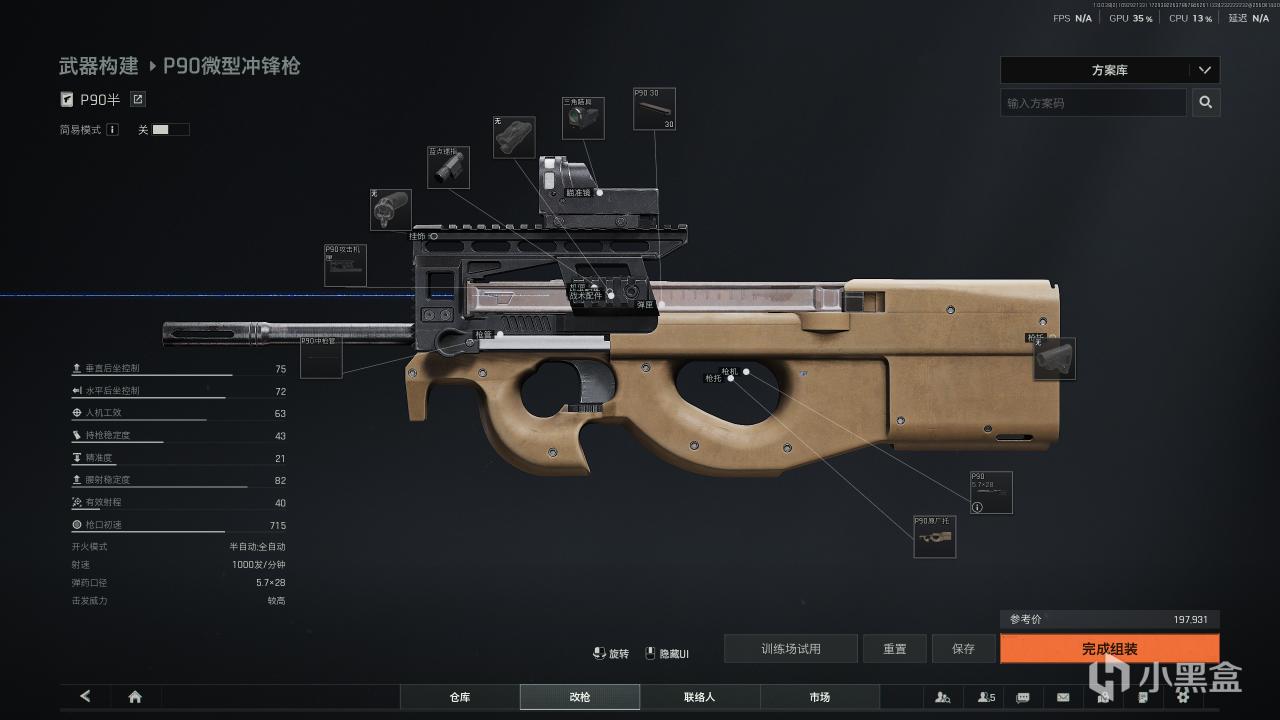Focus the 输入方案码 code input field
This screenshot has height=720, width=1280.
[1093, 103]
